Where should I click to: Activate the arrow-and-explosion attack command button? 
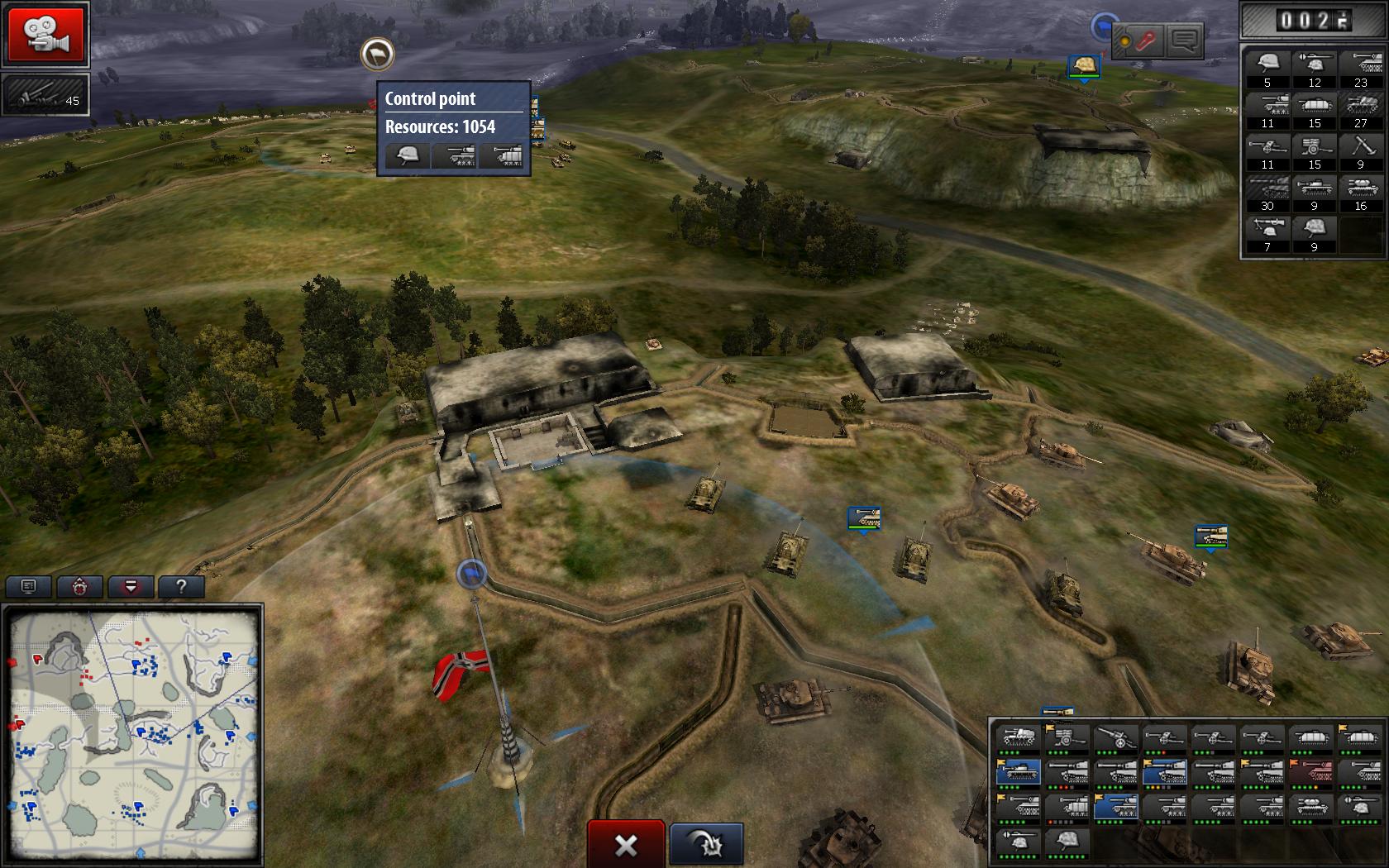tap(706, 844)
